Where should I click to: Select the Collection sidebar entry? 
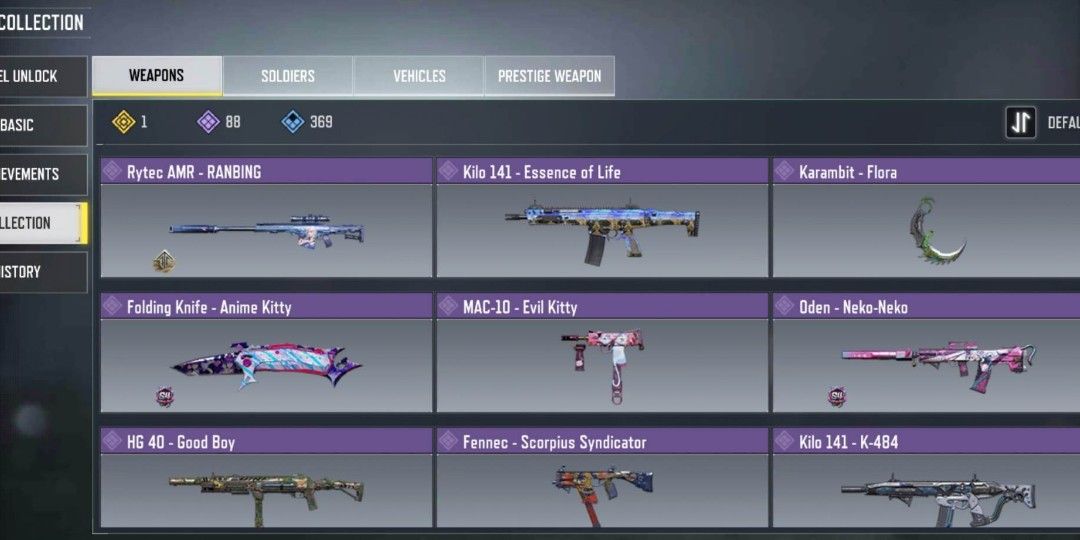tap(42, 223)
